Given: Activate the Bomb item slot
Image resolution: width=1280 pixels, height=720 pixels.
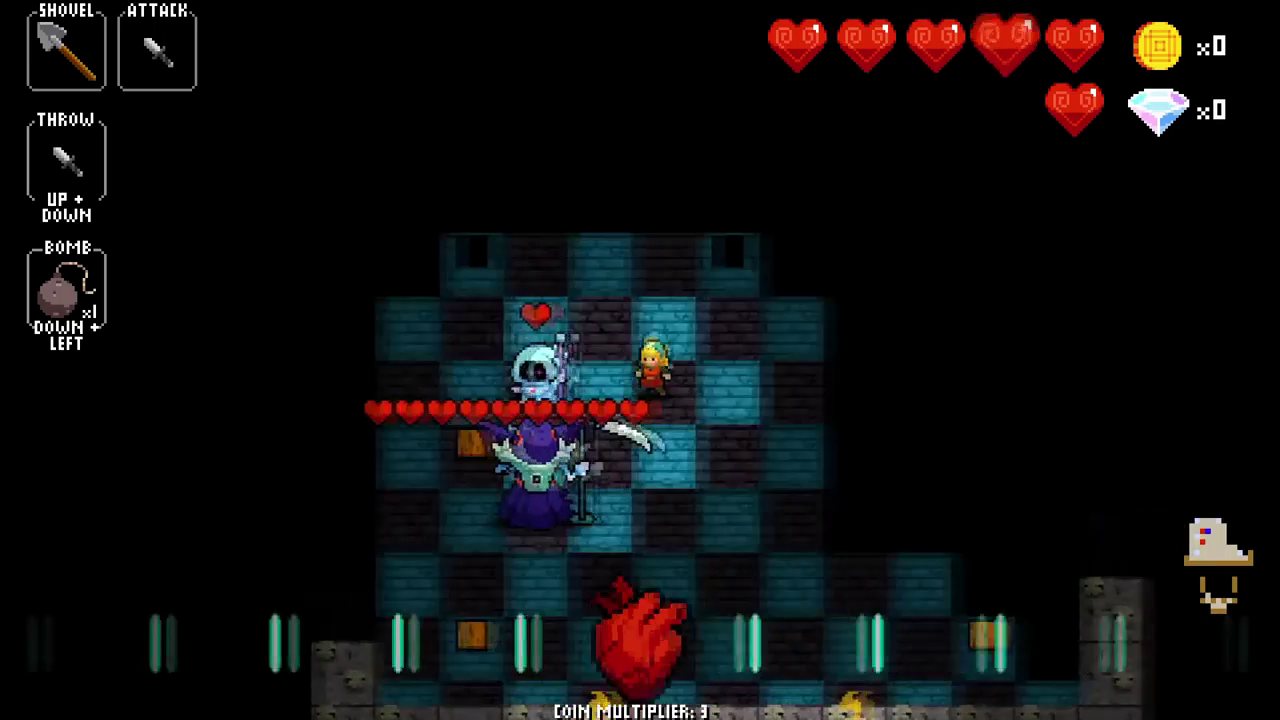Looking at the screenshot, I should click(x=66, y=291).
